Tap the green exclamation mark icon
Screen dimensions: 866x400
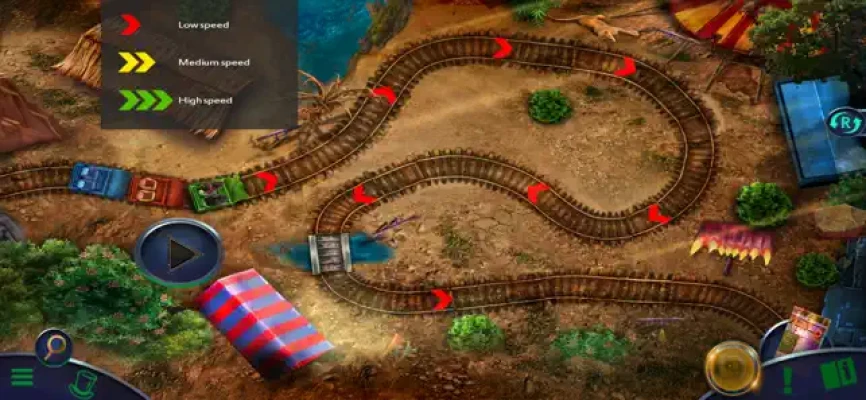(x=789, y=380)
